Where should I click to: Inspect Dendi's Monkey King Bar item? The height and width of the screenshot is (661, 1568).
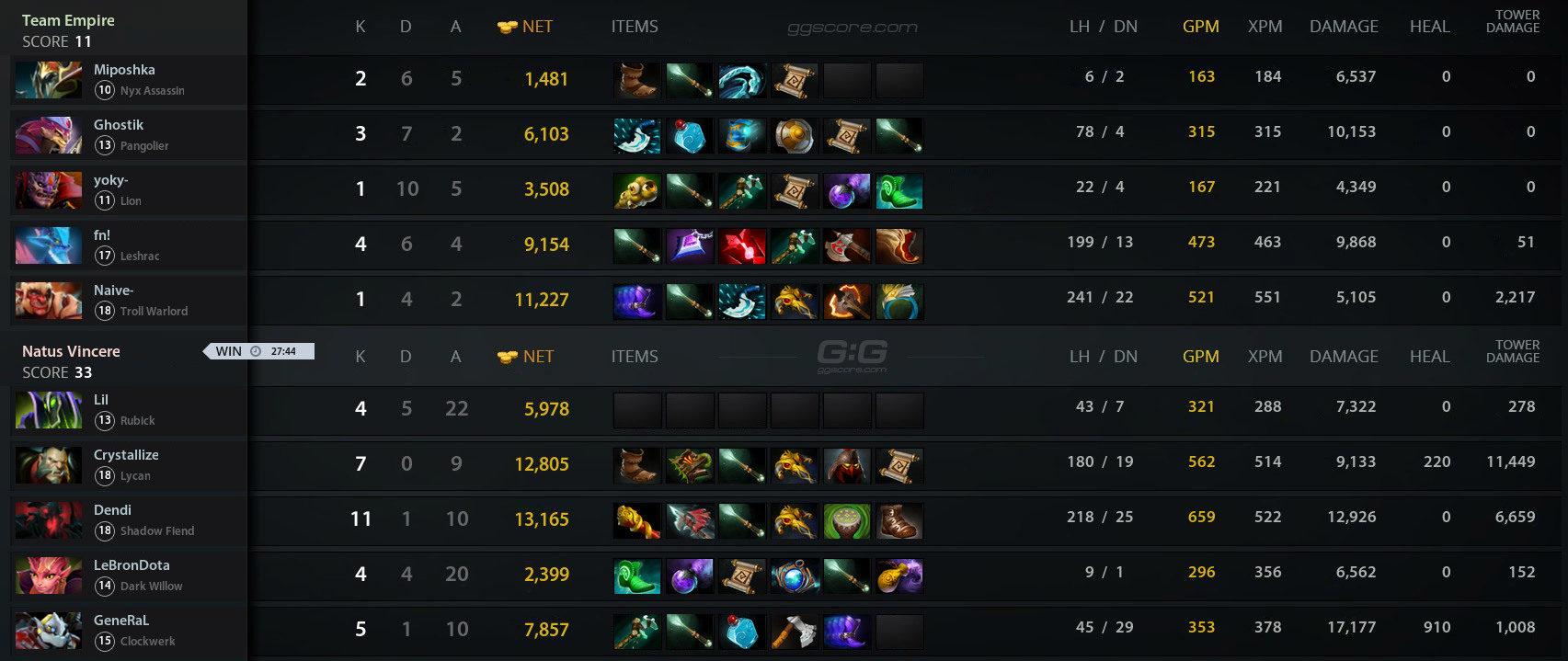click(x=637, y=521)
